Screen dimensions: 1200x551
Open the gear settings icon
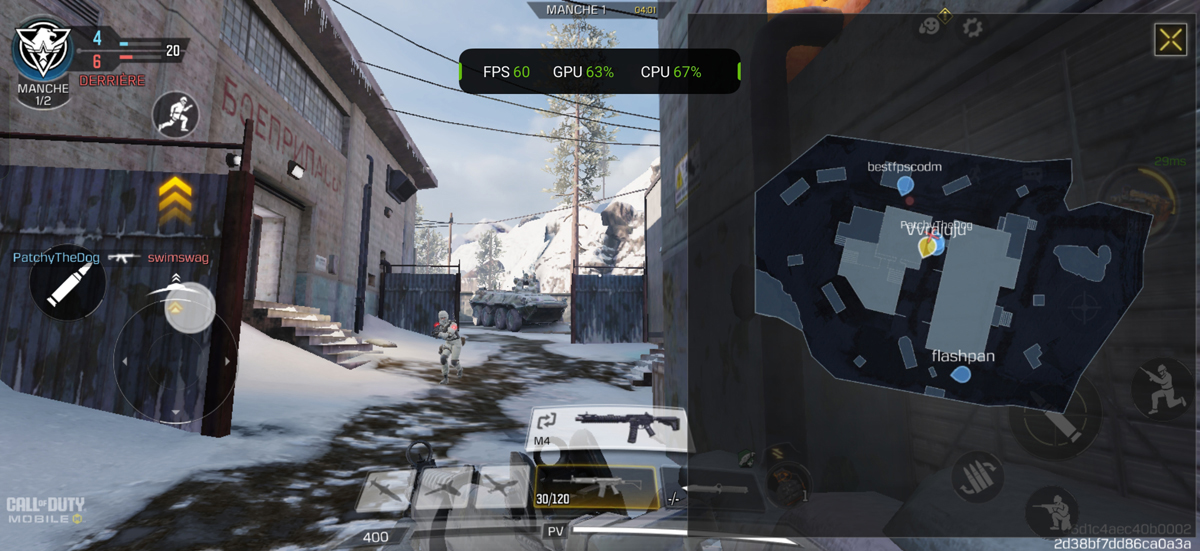971,27
